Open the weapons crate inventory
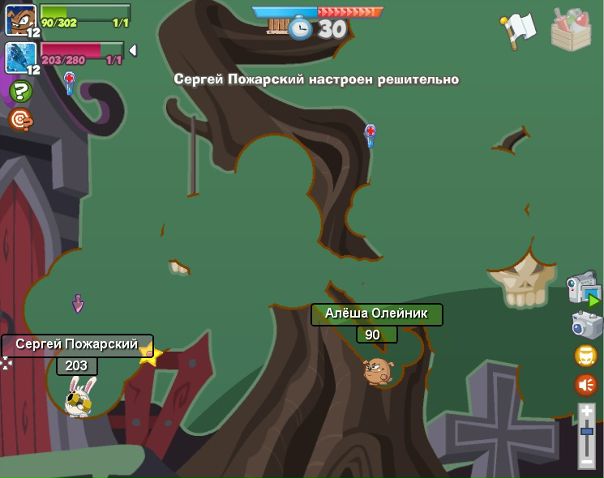The image size is (604, 478). click(571, 28)
